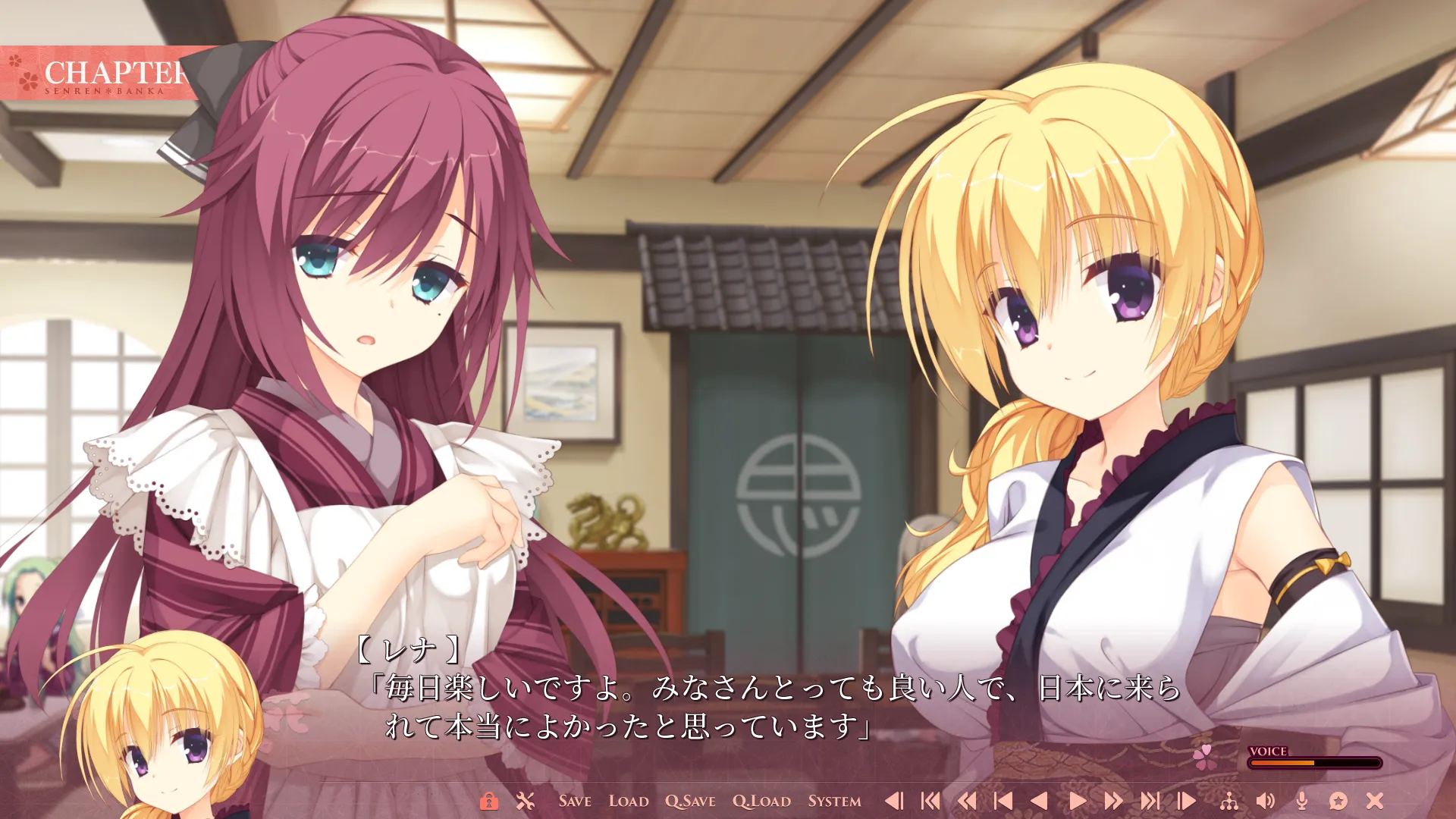Click the plain left triangle icon

click(x=1040, y=801)
